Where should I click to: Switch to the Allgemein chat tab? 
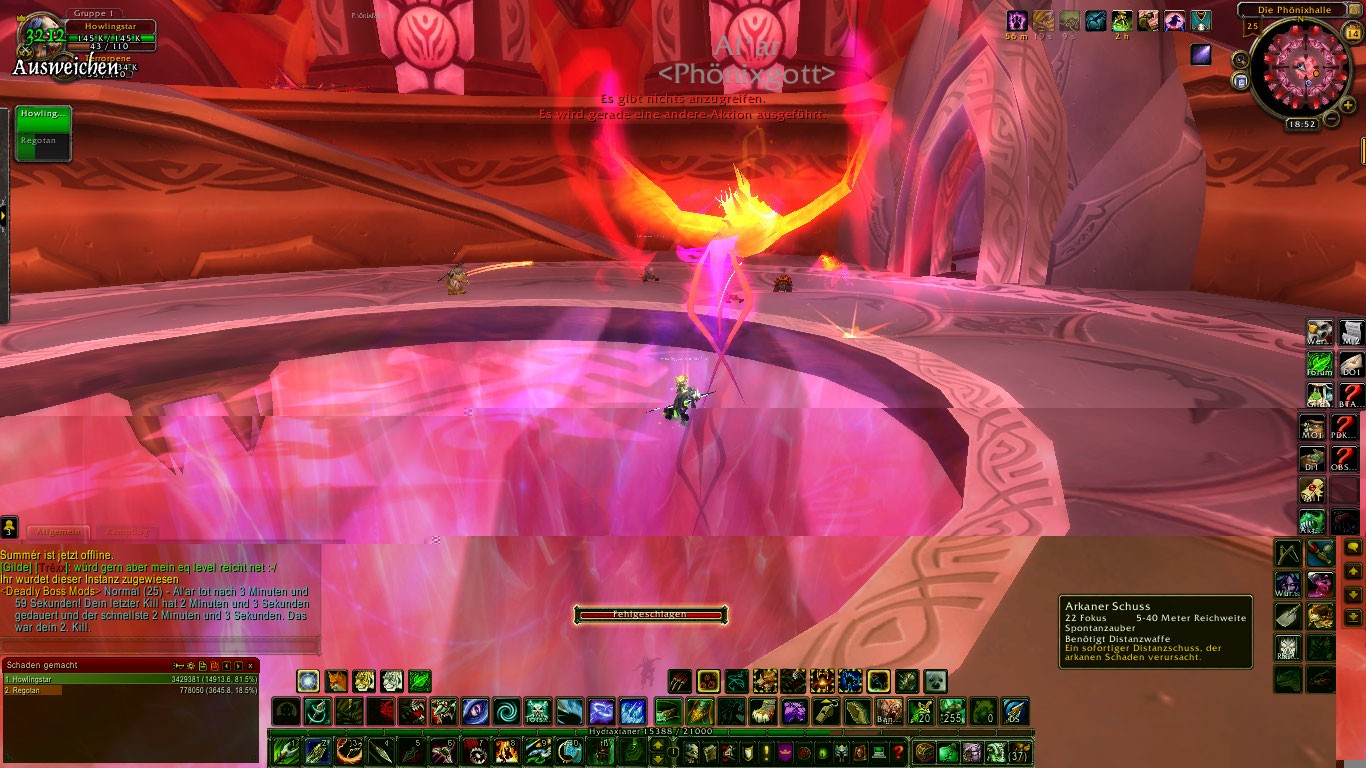[x=59, y=533]
